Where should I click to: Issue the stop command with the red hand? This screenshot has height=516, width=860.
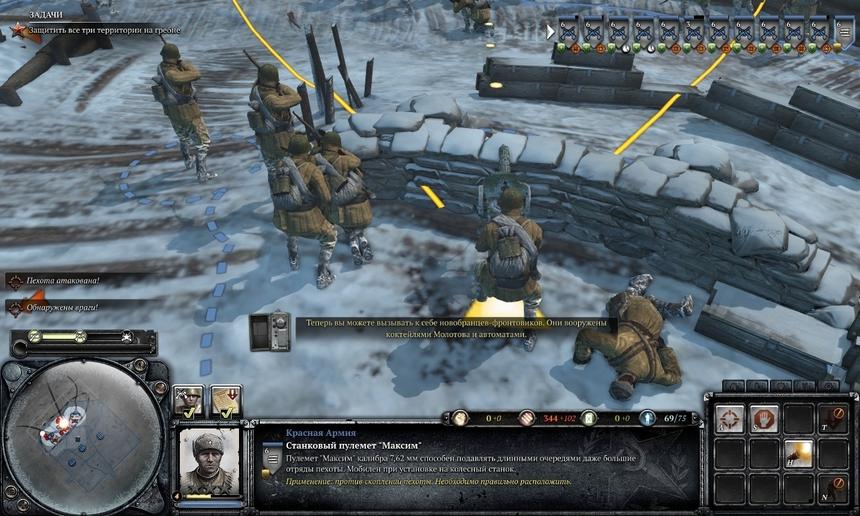click(763, 419)
